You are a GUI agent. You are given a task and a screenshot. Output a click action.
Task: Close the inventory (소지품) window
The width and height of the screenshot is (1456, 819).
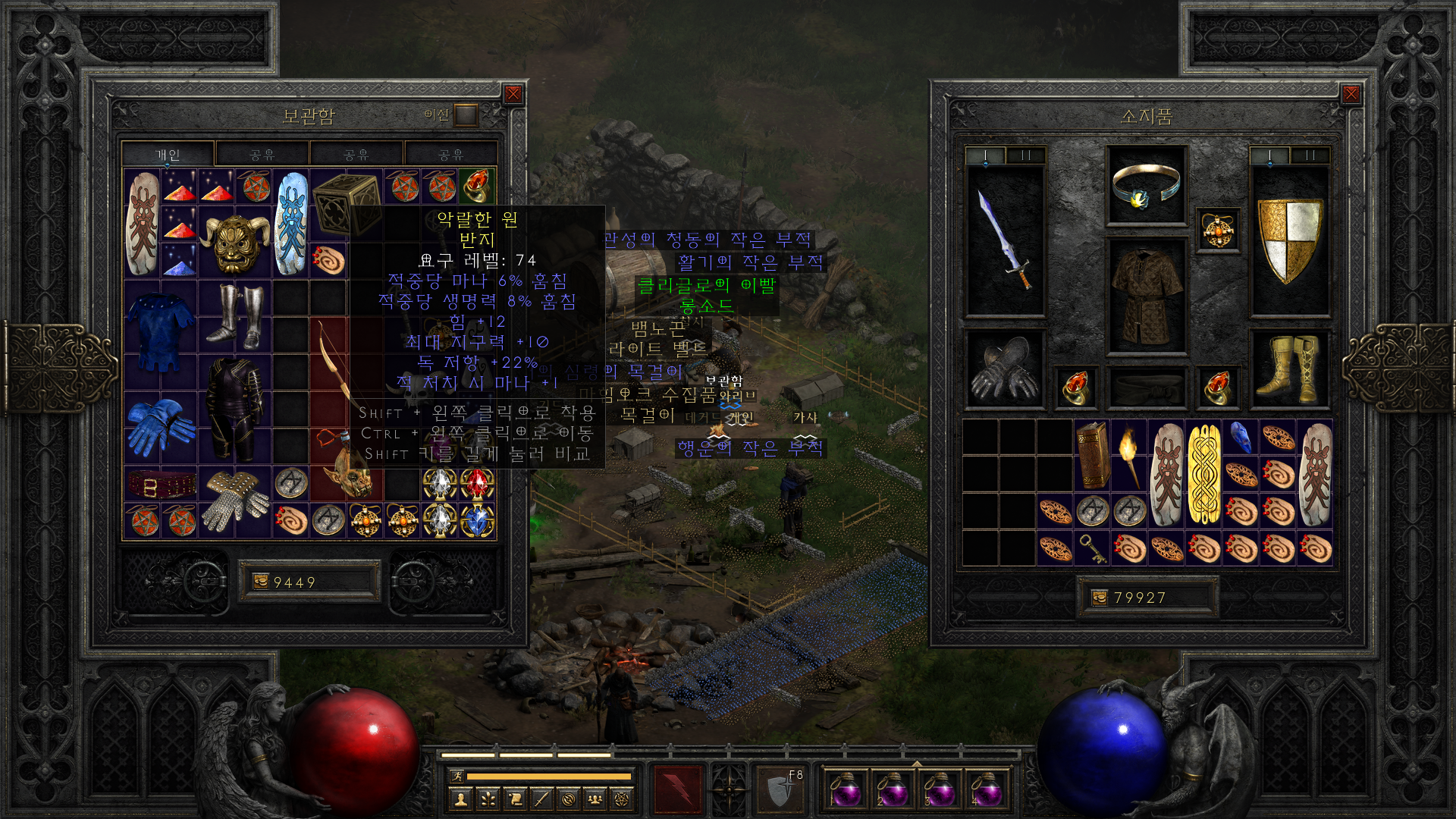click(1351, 94)
